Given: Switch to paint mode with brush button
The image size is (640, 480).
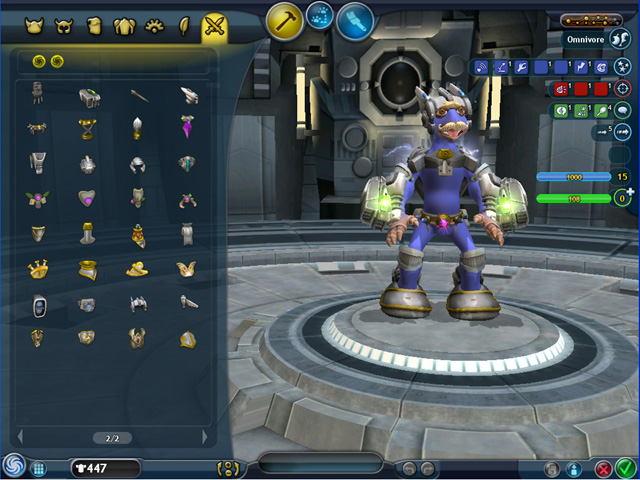Looking at the screenshot, I should pyautogui.click(x=355, y=20).
